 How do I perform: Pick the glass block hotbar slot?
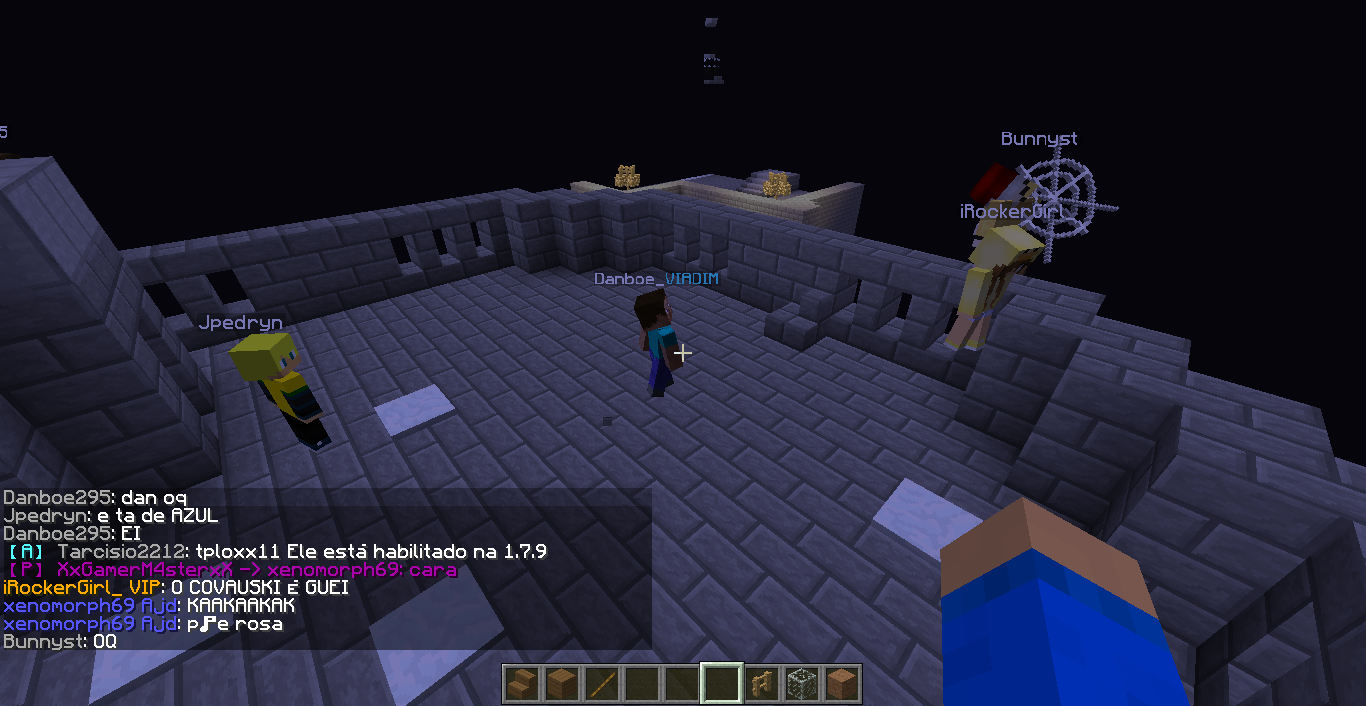802,685
